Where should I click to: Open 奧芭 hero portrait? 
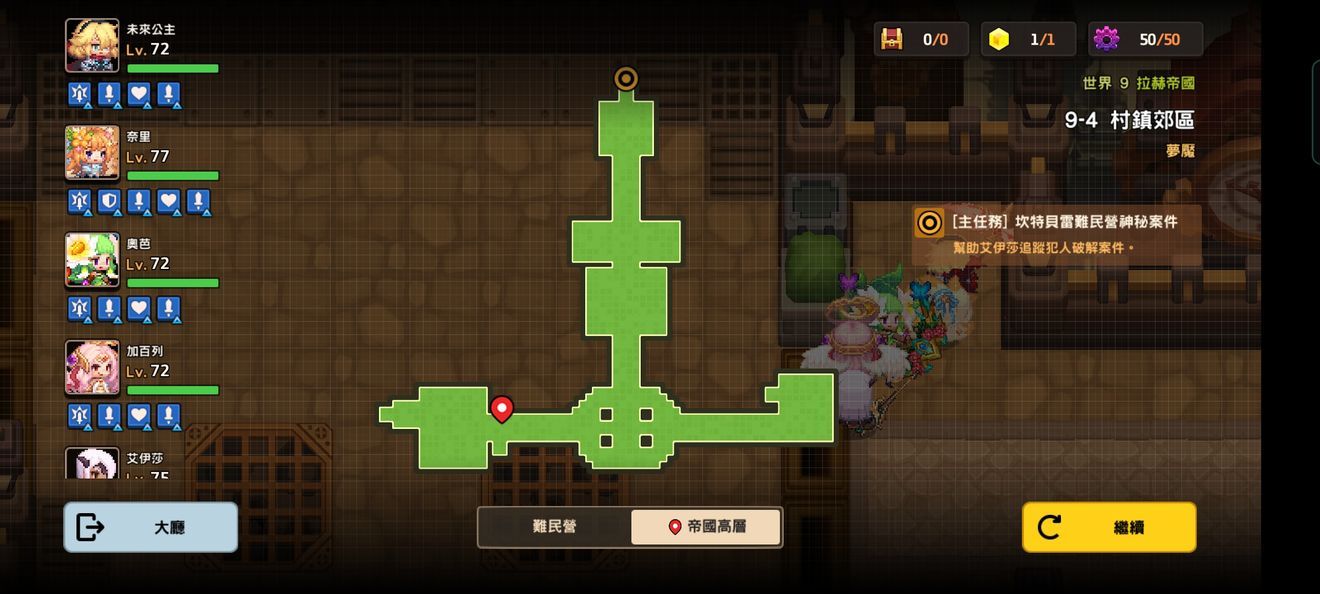92,260
